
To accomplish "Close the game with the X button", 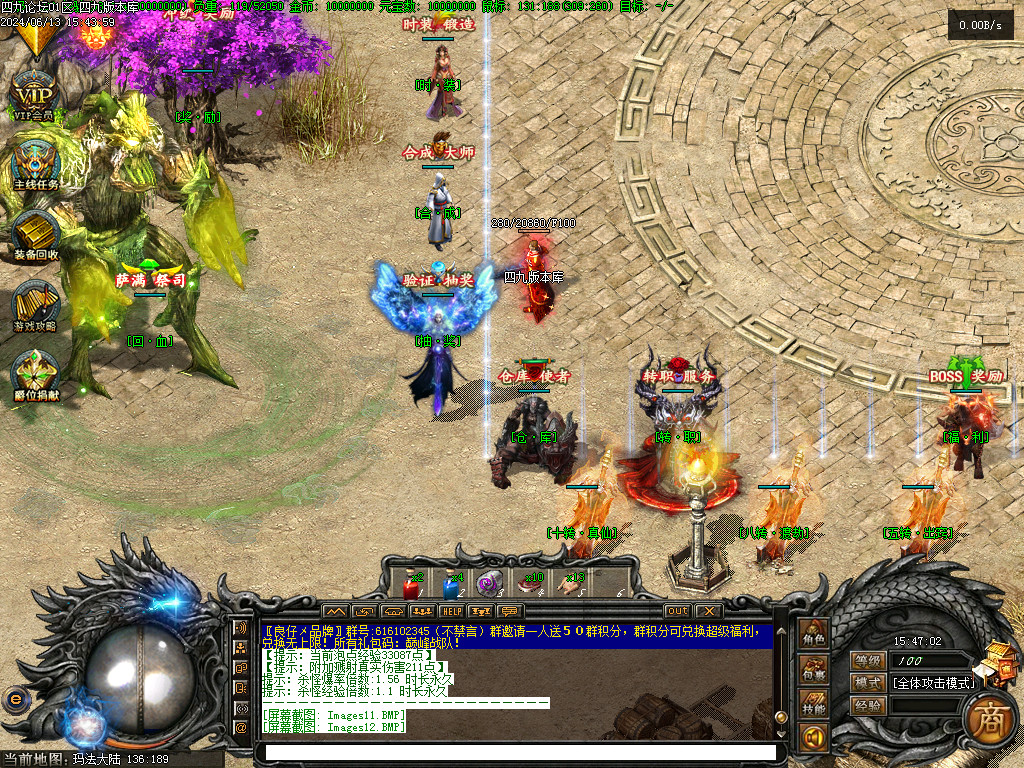I will (x=709, y=611).
